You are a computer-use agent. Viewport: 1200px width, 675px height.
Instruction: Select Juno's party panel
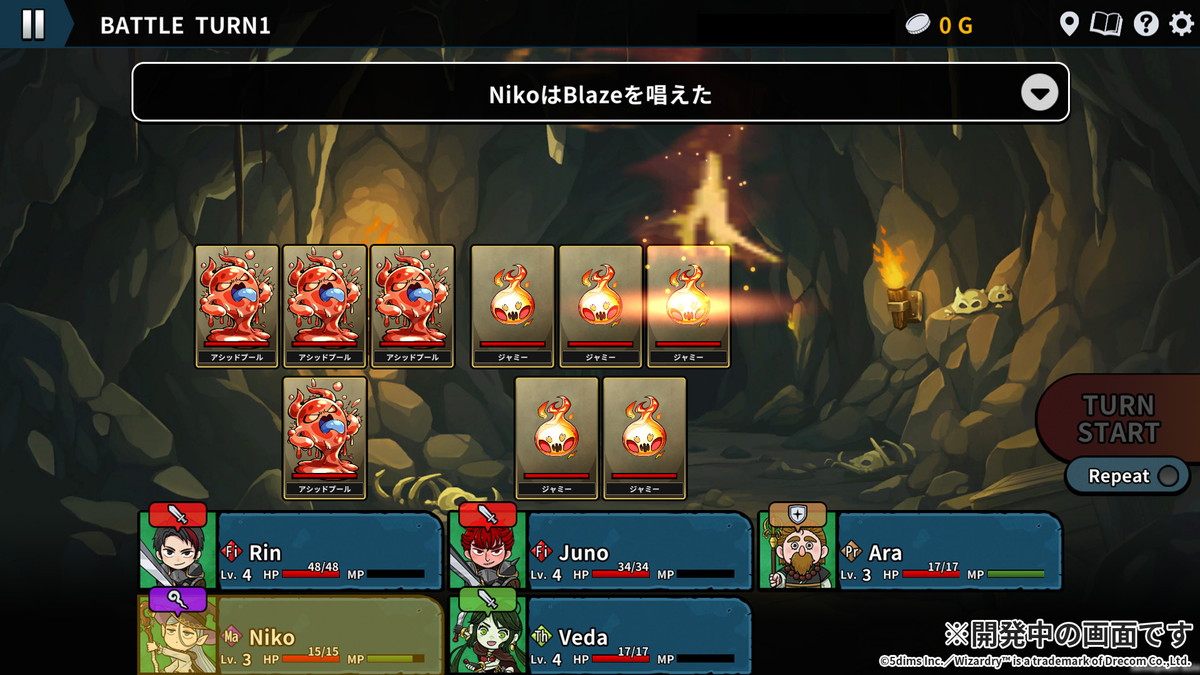click(x=602, y=552)
